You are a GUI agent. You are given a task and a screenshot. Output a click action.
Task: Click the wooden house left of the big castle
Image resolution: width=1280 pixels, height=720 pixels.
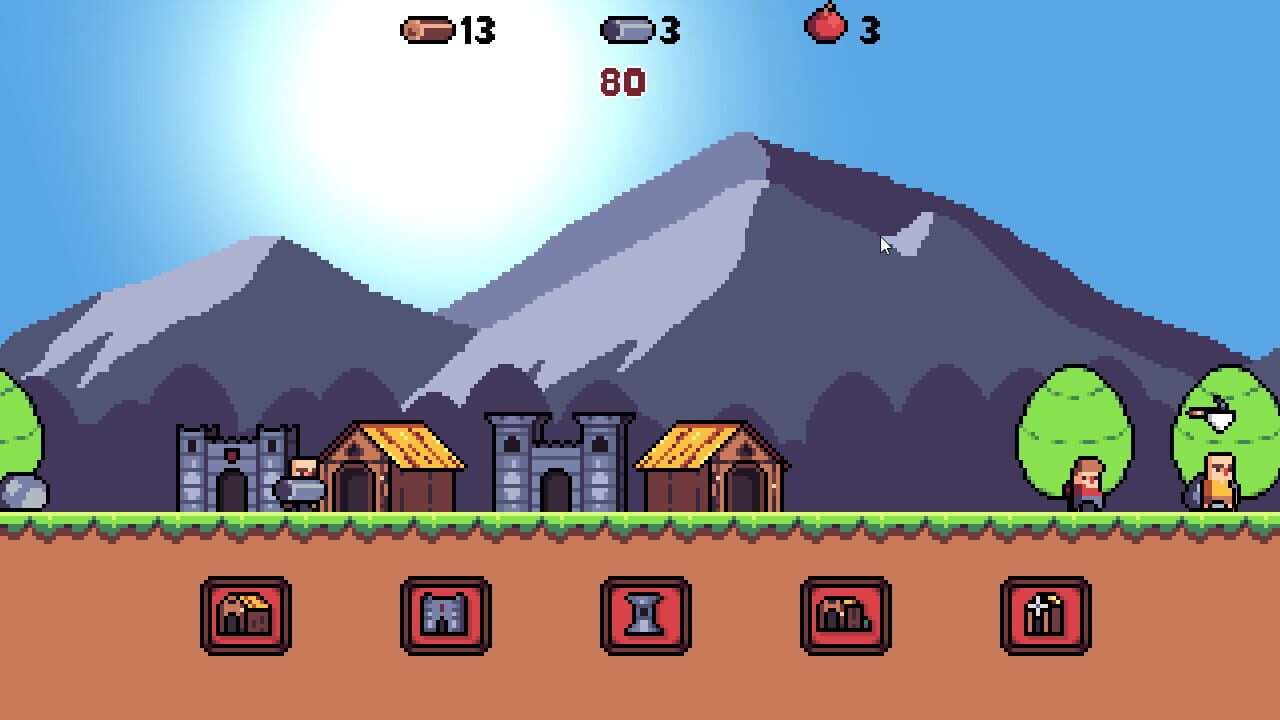click(x=390, y=470)
